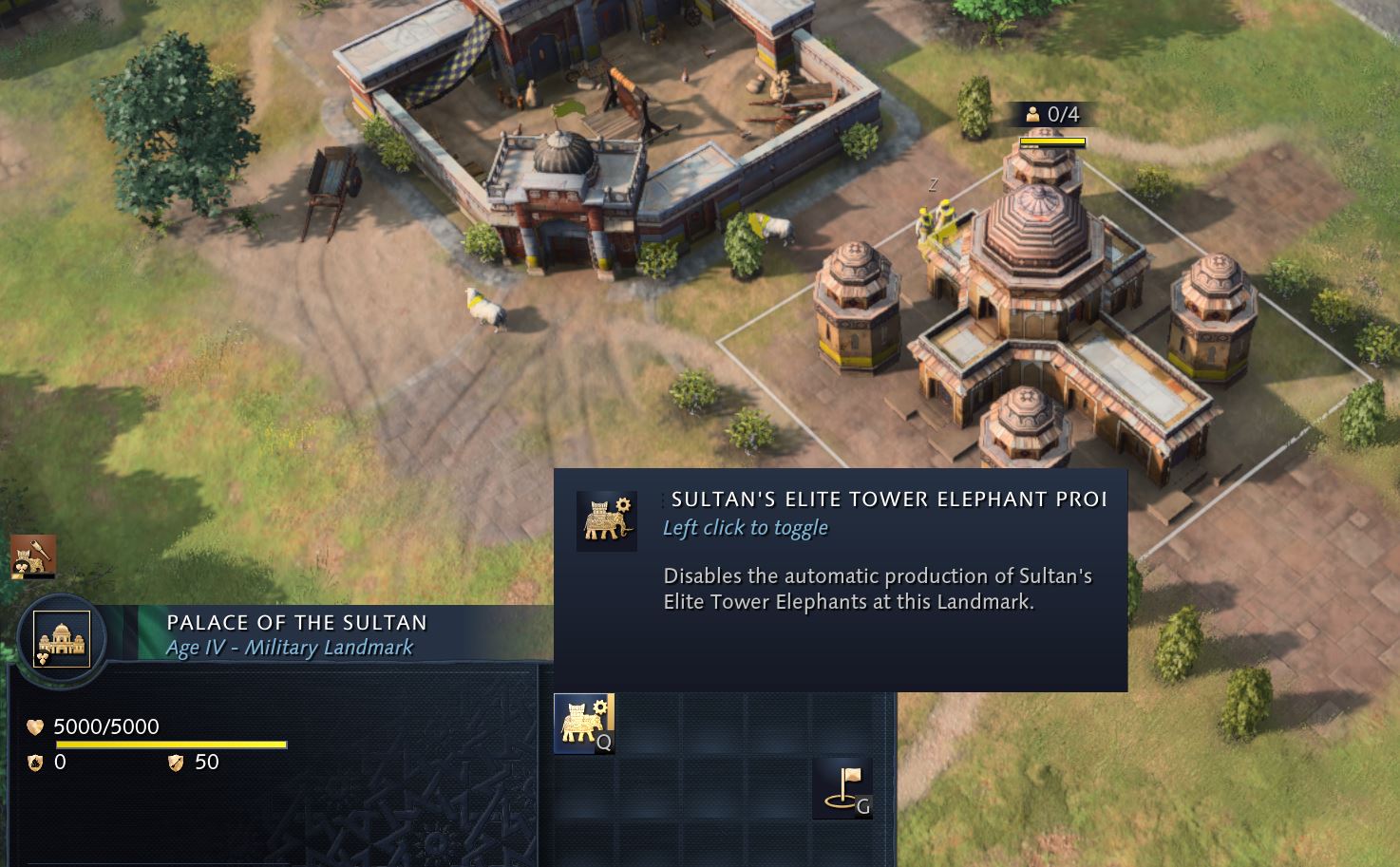The height and width of the screenshot is (867, 1400).
Task: Toggle Sultan's Elite Tower Elephant production
Action: click(584, 724)
